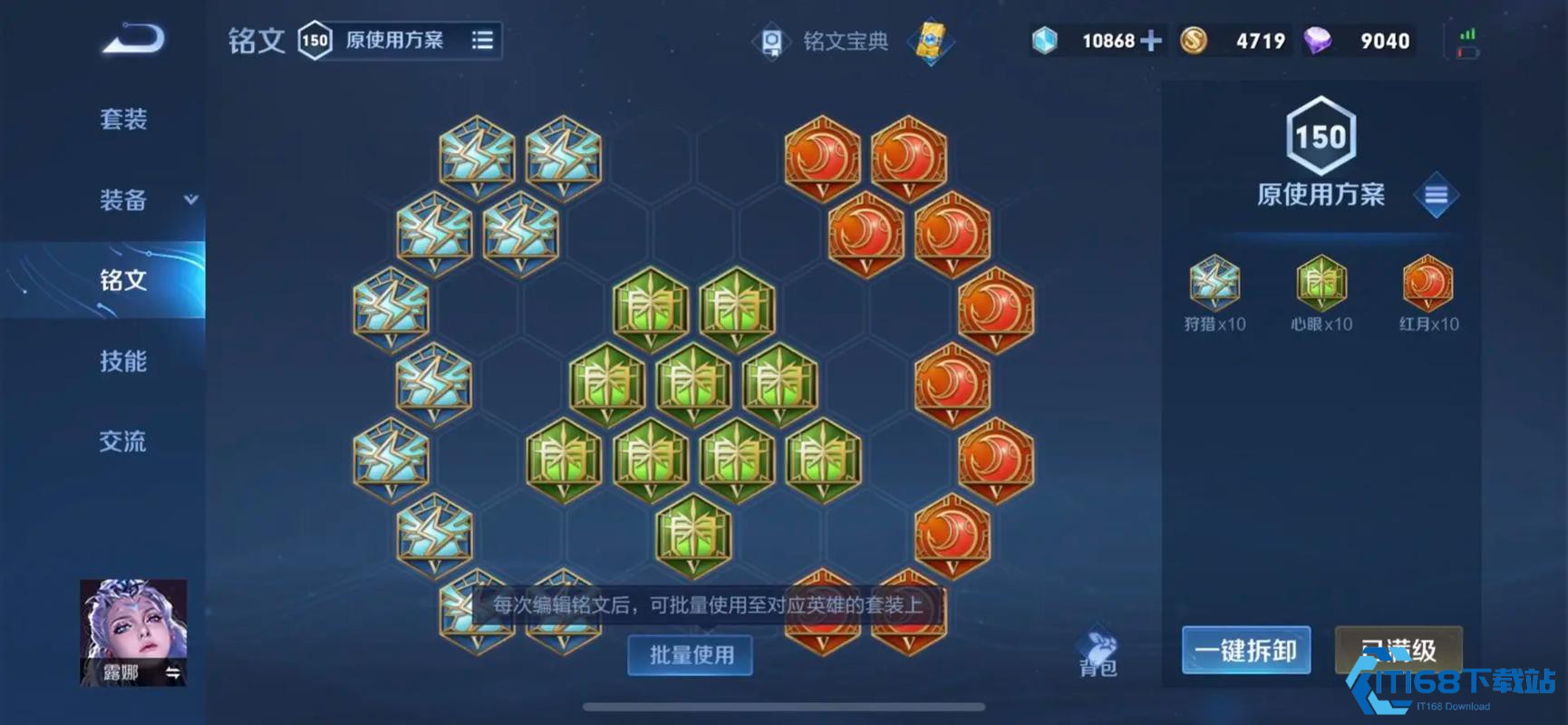1568x725 pixels.
Task: Open the 原使用方案 plan list menu
Action: pos(481,40)
